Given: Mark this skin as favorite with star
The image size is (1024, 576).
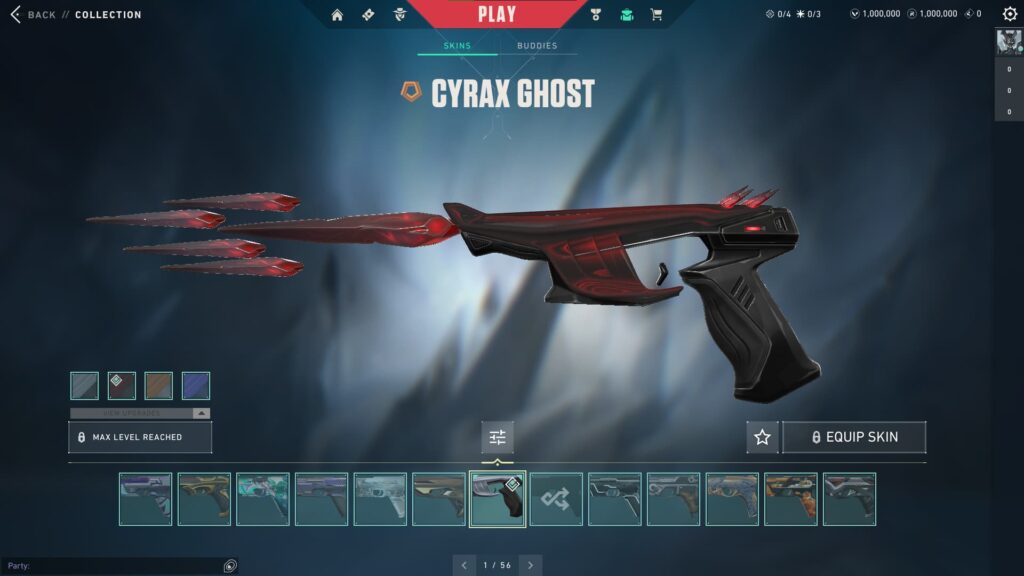Looking at the screenshot, I should (762, 437).
